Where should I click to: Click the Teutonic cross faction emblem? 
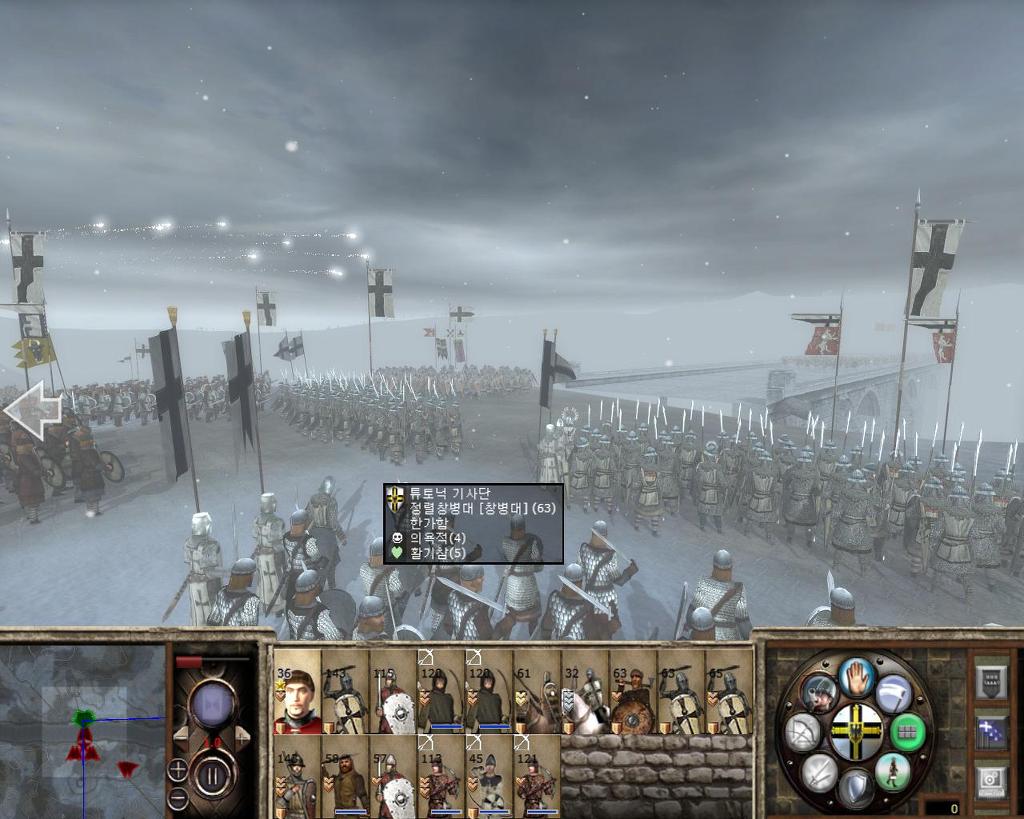pos(857,732)
